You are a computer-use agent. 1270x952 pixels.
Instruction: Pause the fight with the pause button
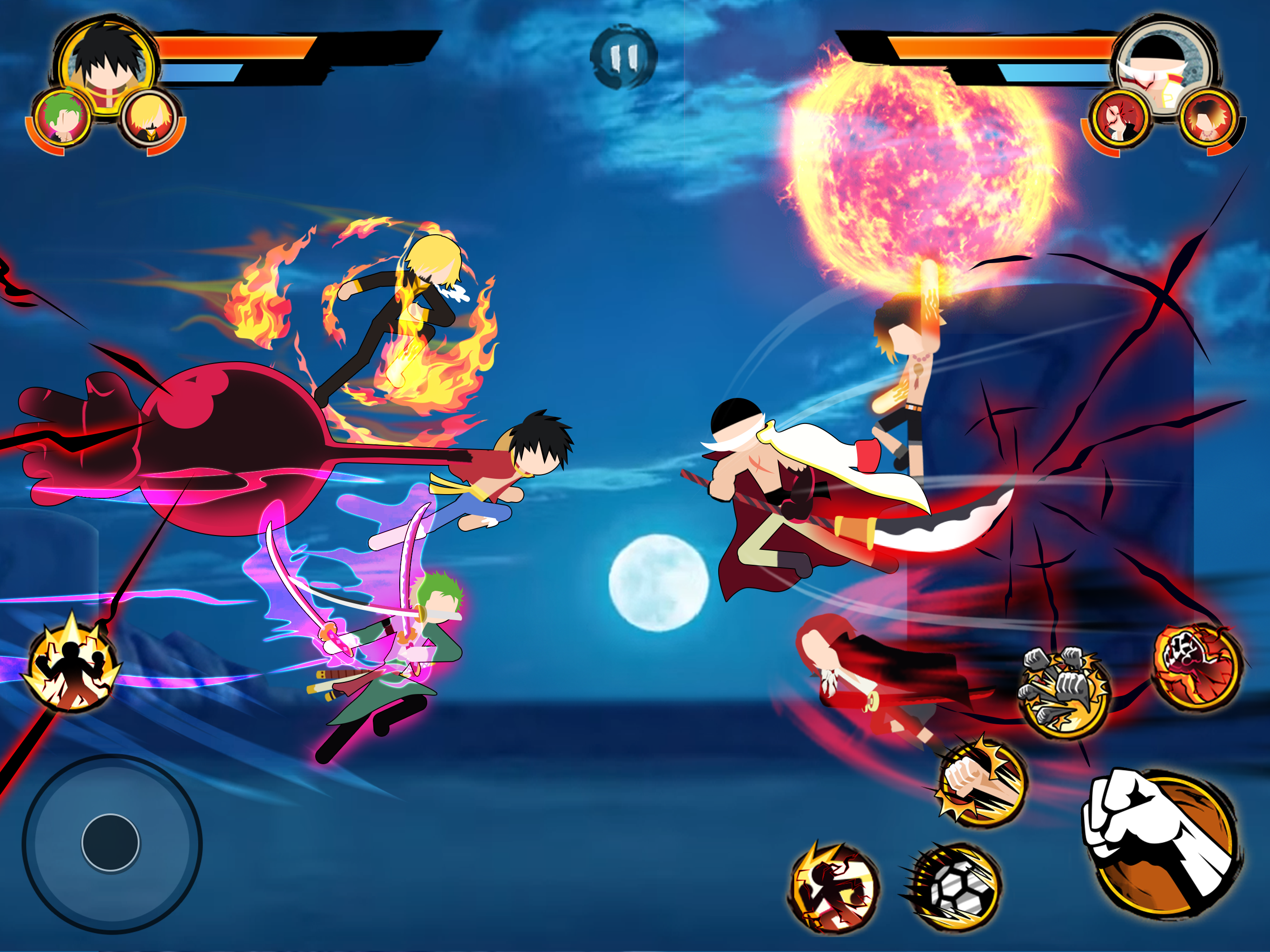pos(623,56)
